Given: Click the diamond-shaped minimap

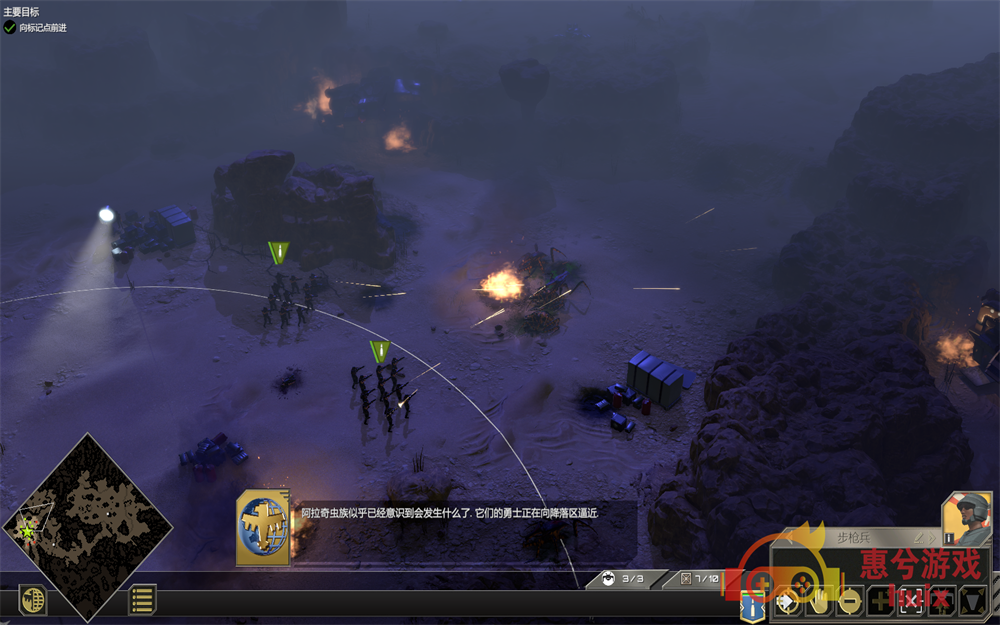Looking at the screenshot, I should point(87,527).
